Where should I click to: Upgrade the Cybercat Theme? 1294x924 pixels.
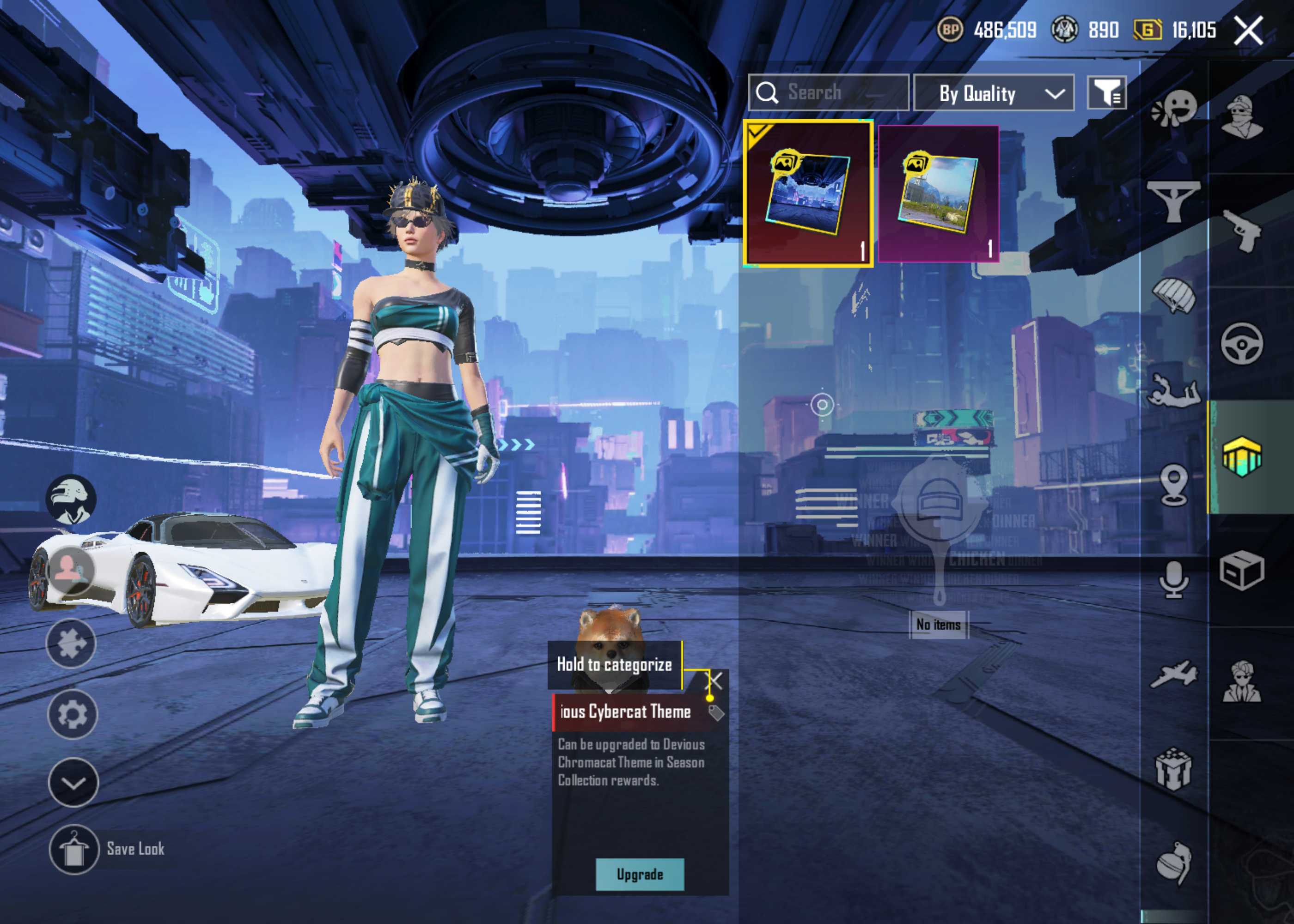[640, 875]
